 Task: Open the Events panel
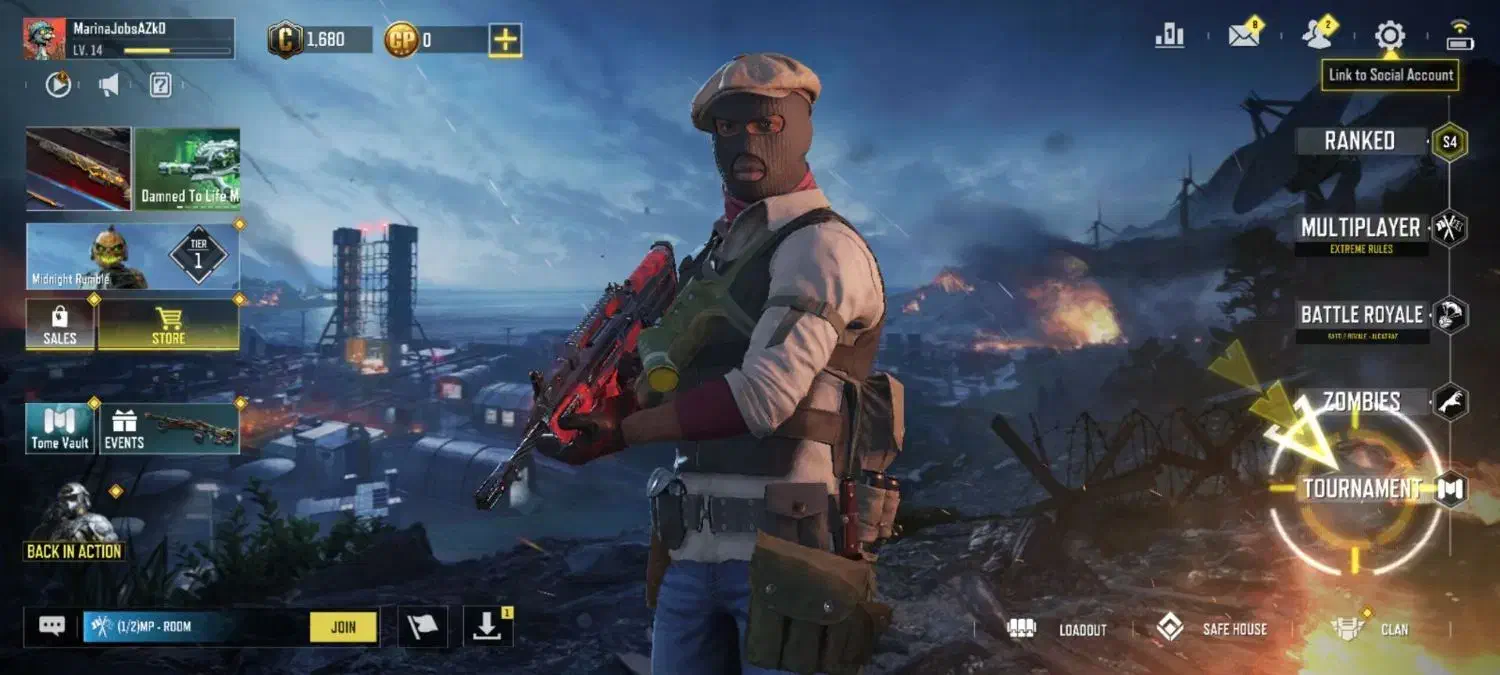tap(169, 429)
